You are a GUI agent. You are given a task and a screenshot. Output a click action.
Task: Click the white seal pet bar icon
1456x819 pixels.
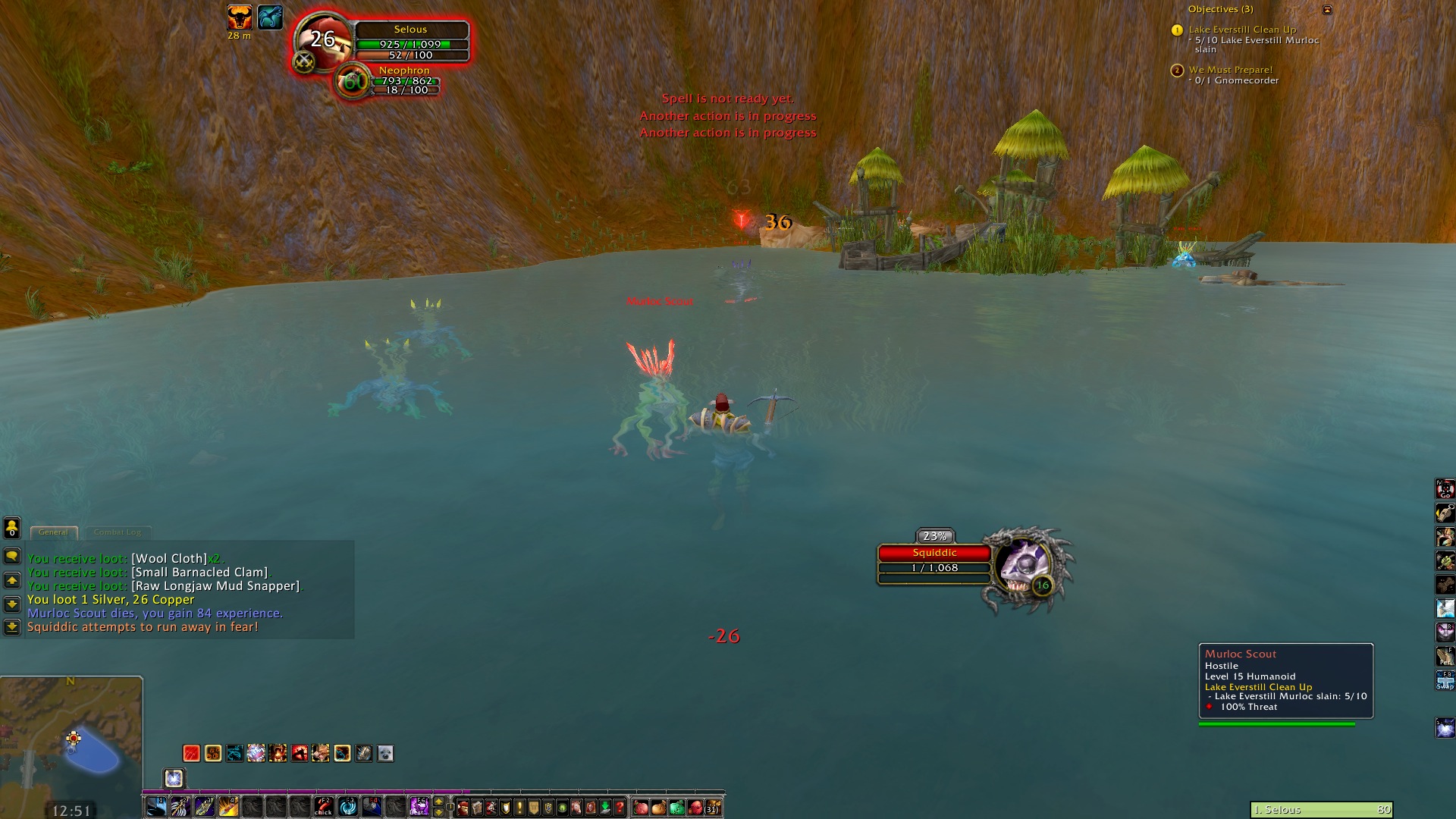385,753
